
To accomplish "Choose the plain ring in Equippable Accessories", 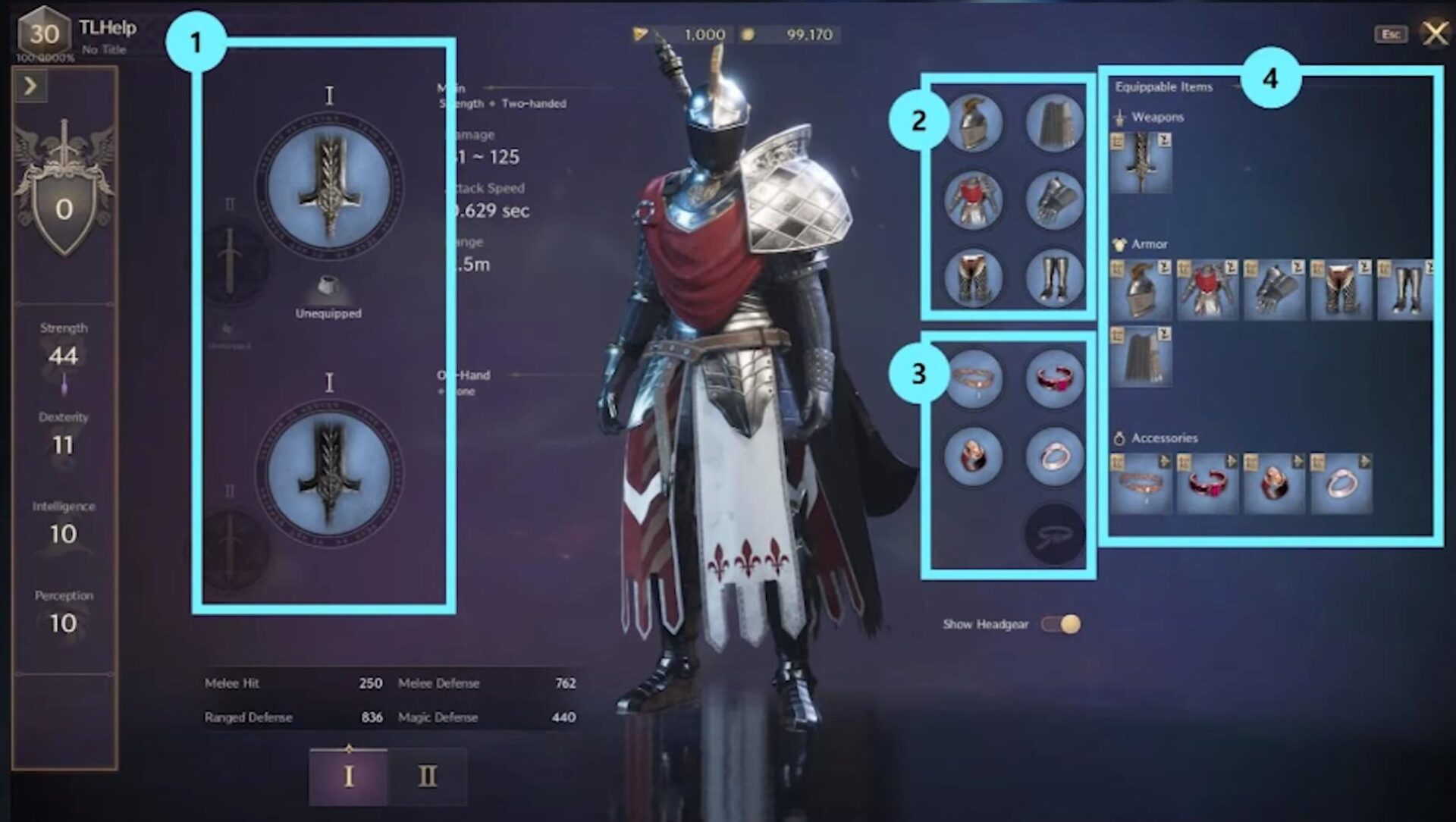I will [1341, 484].
